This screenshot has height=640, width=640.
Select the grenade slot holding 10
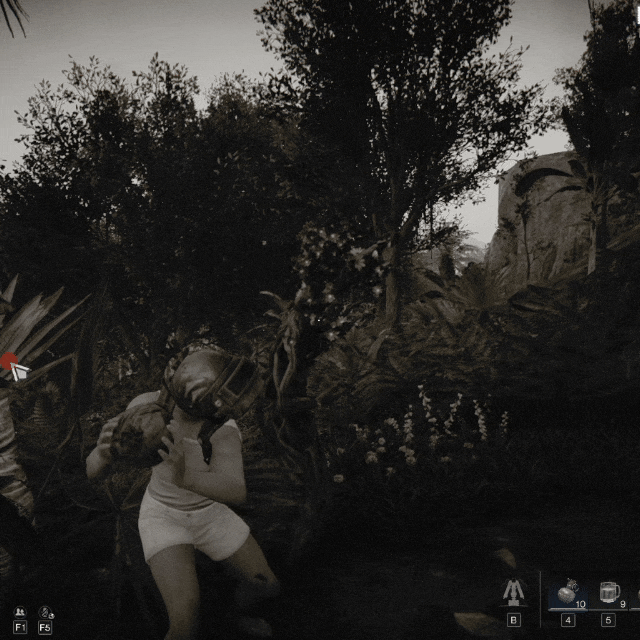point(568,593)
